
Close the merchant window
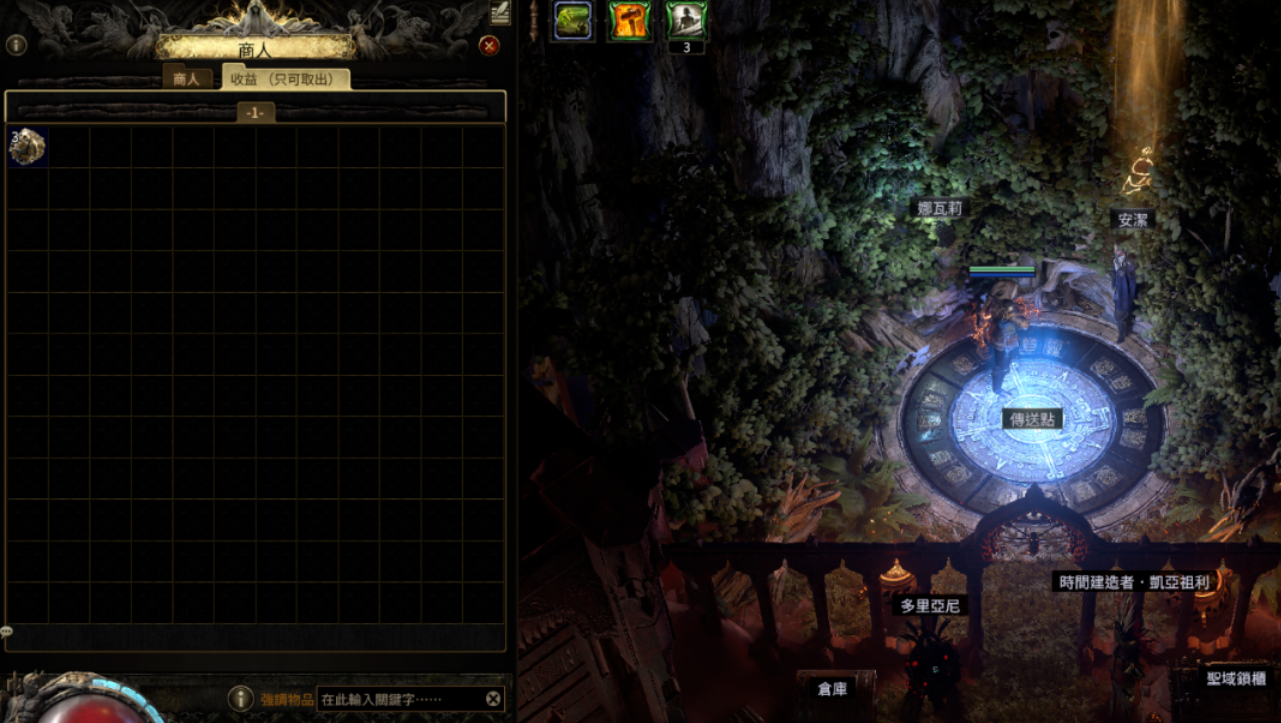pyautogui.click(x=489, y=45)
